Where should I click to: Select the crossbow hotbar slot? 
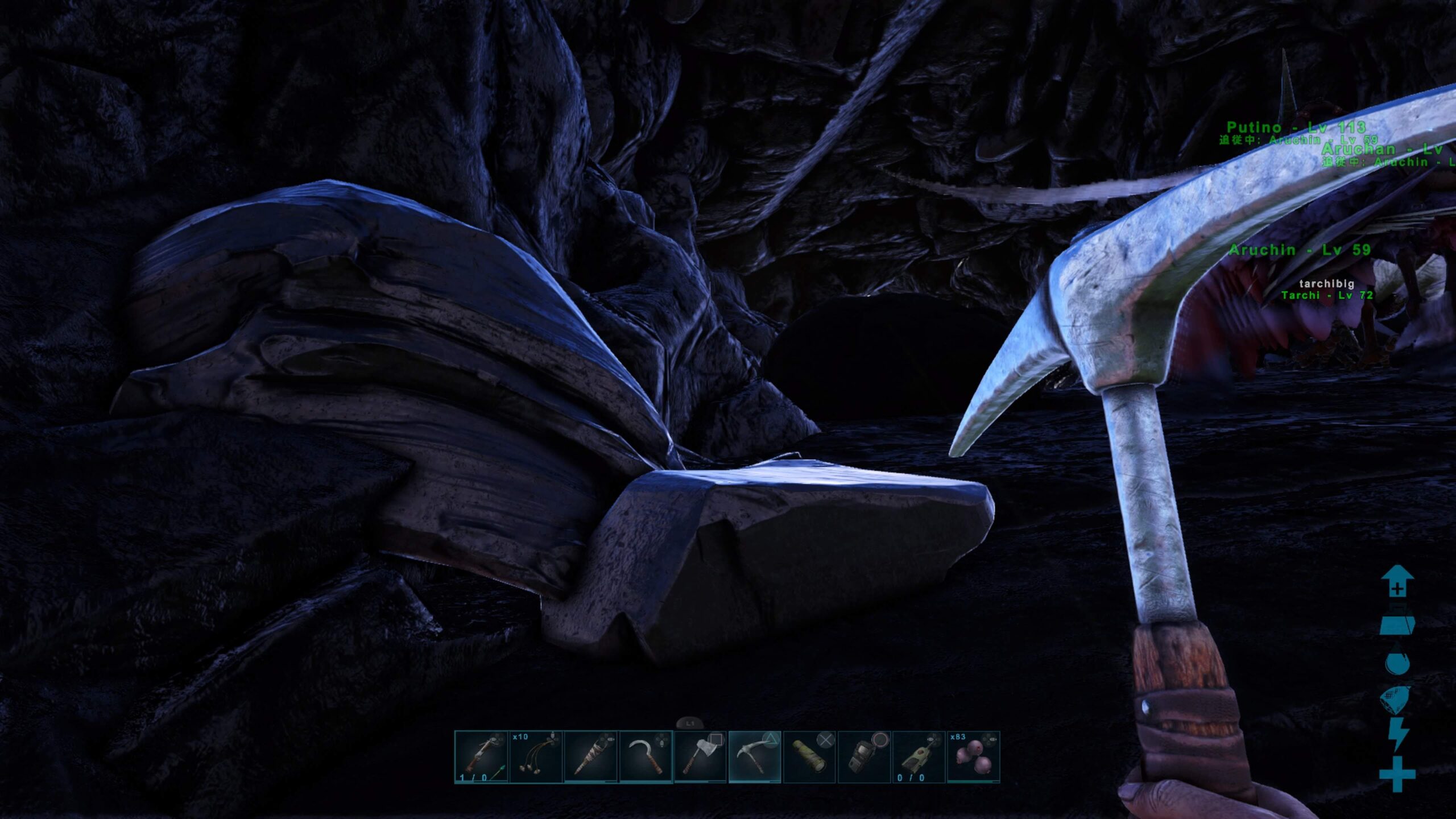point(481,757)
